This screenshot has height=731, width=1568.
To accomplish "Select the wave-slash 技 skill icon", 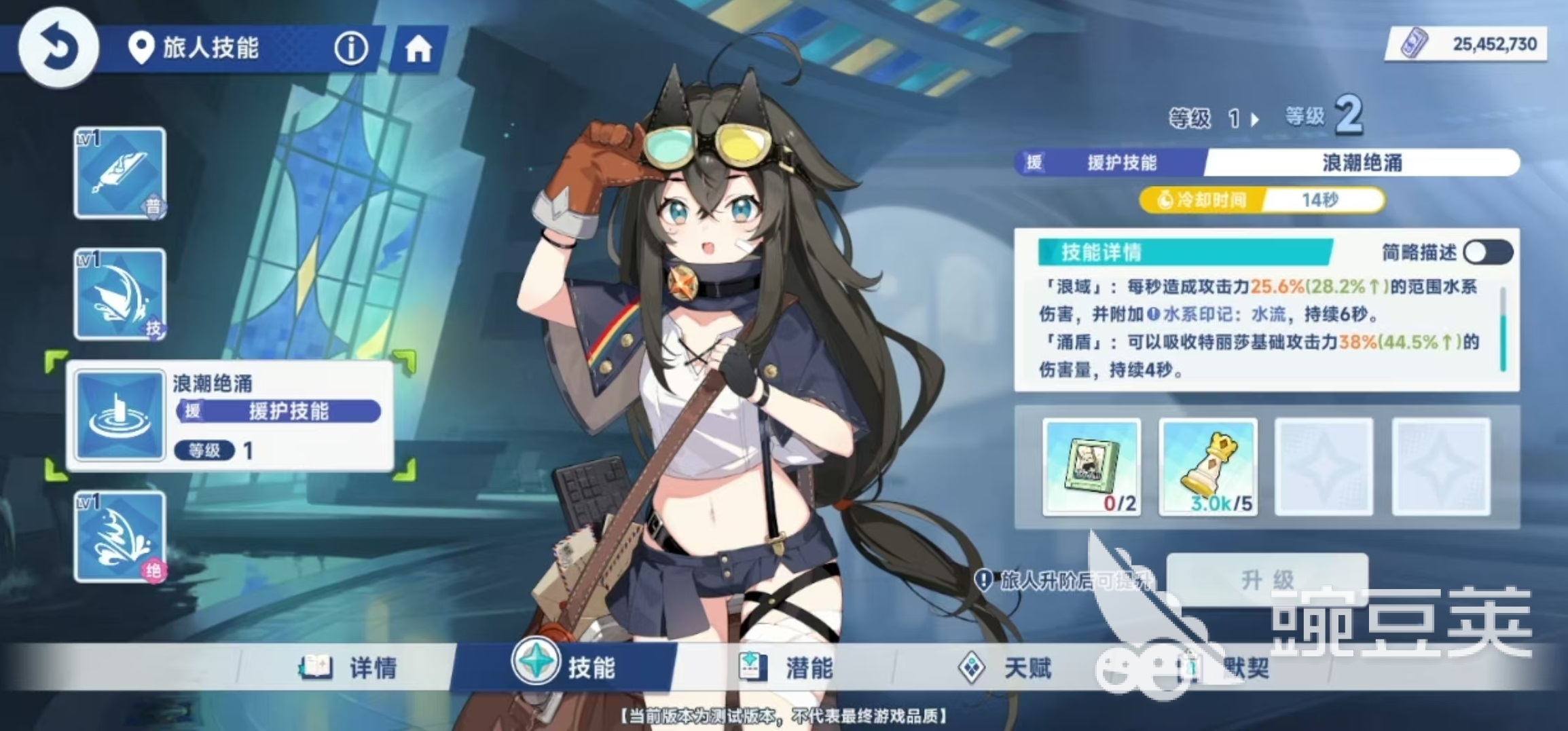I will pyautogui.click(x=120, y=294).
